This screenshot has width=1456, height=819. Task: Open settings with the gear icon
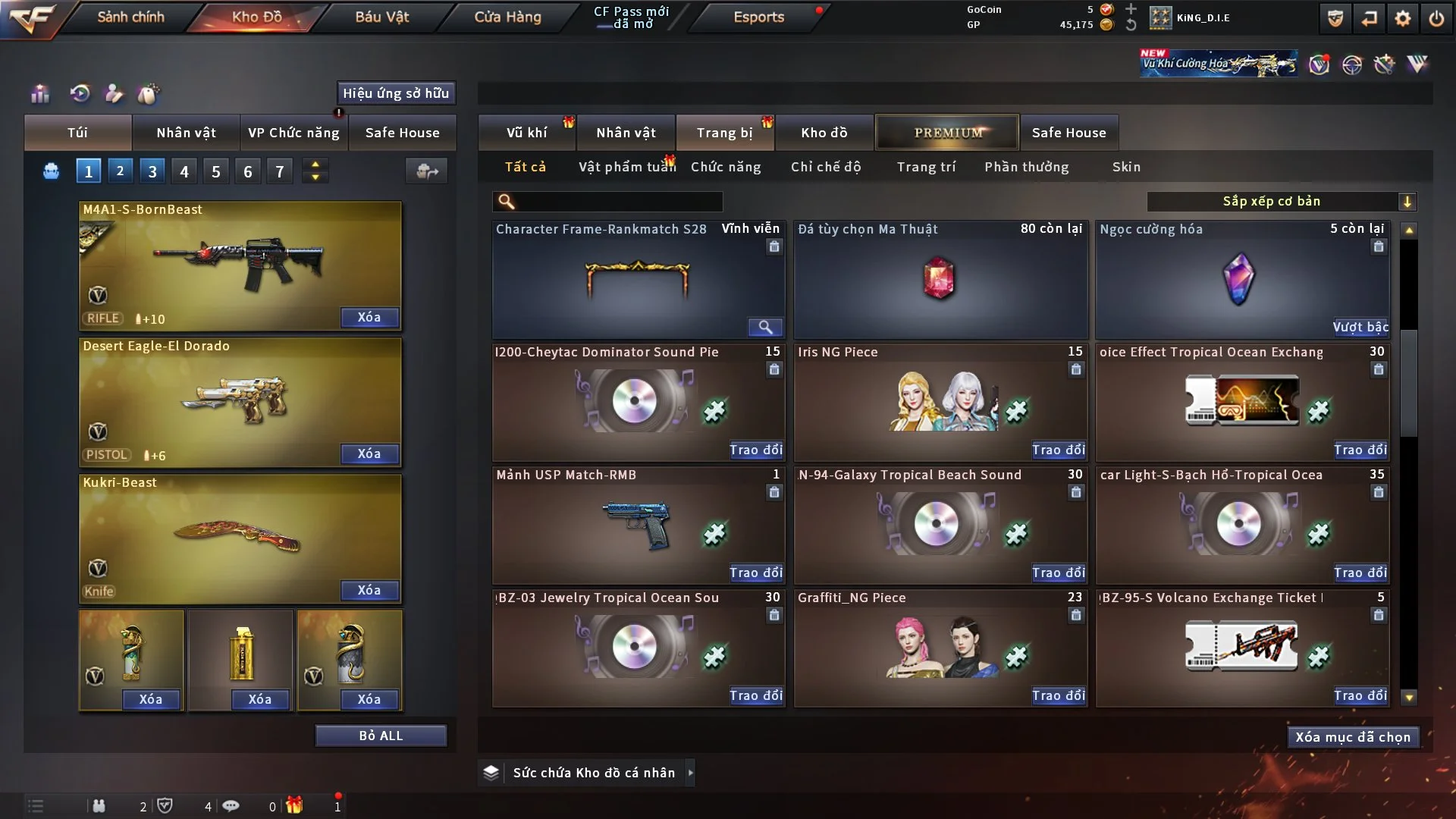tap(1402, 18)
